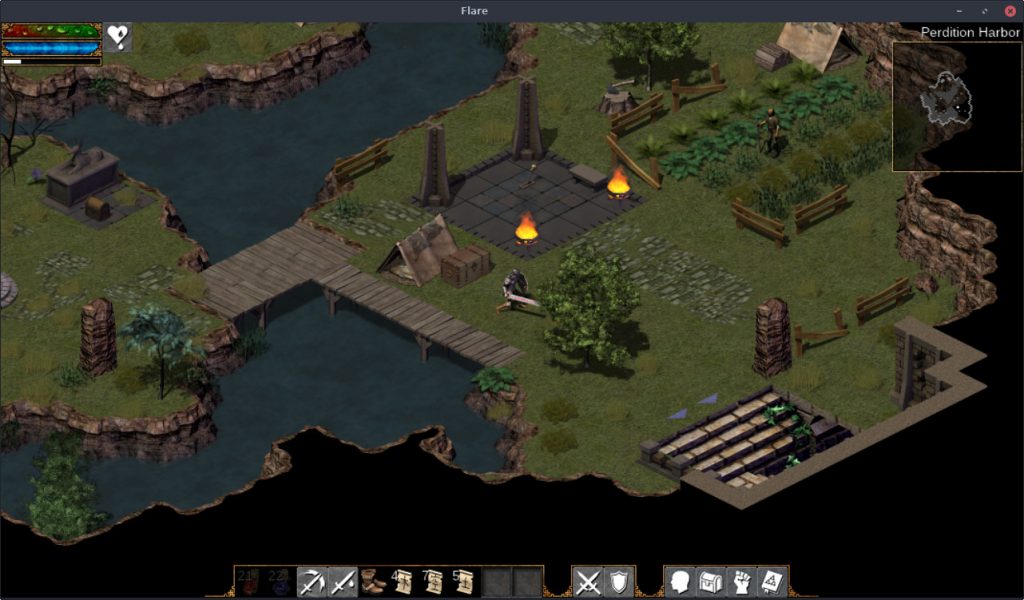Use the scroll stack numbered 4

tap(404, 581)
